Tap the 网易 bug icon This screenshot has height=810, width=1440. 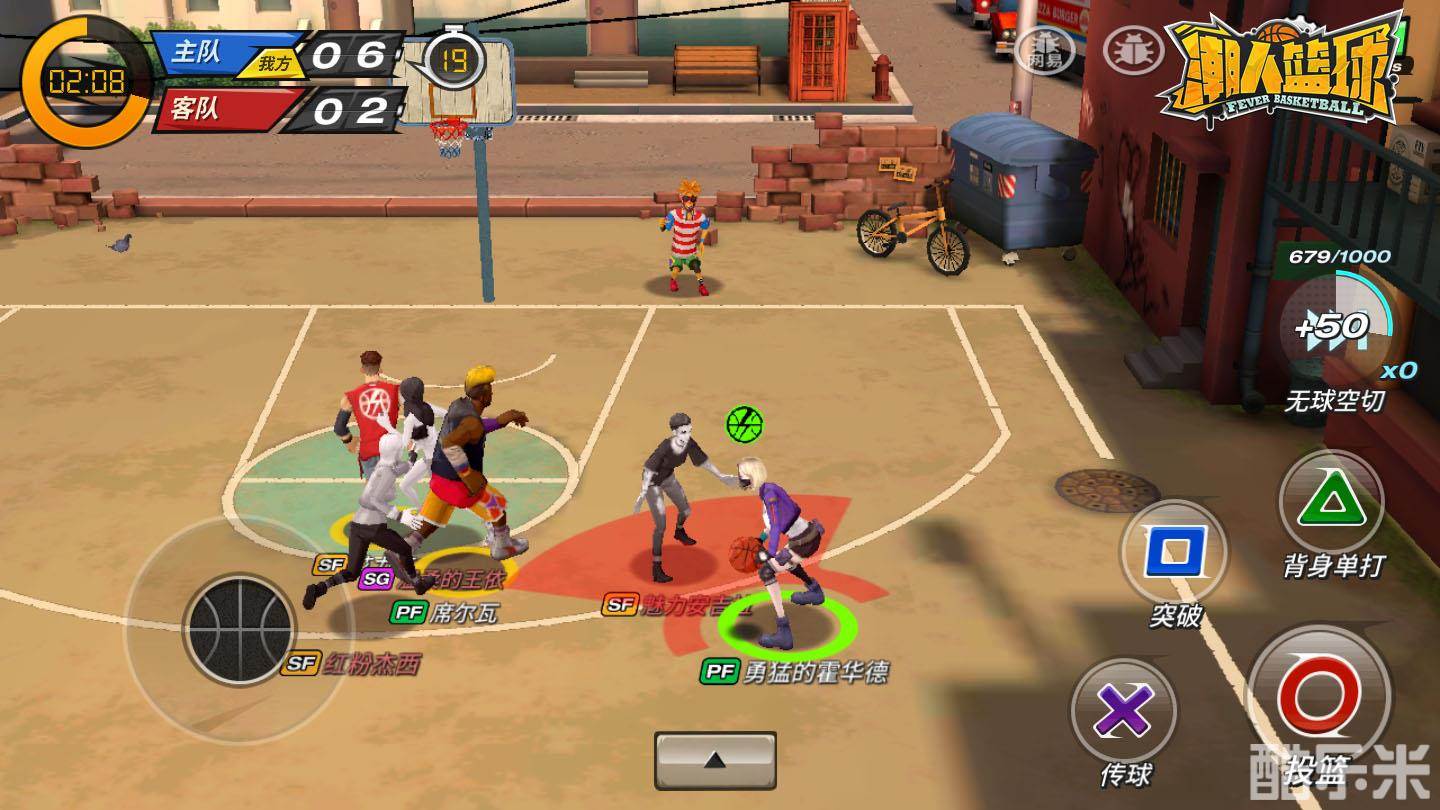click(1045, 47)
